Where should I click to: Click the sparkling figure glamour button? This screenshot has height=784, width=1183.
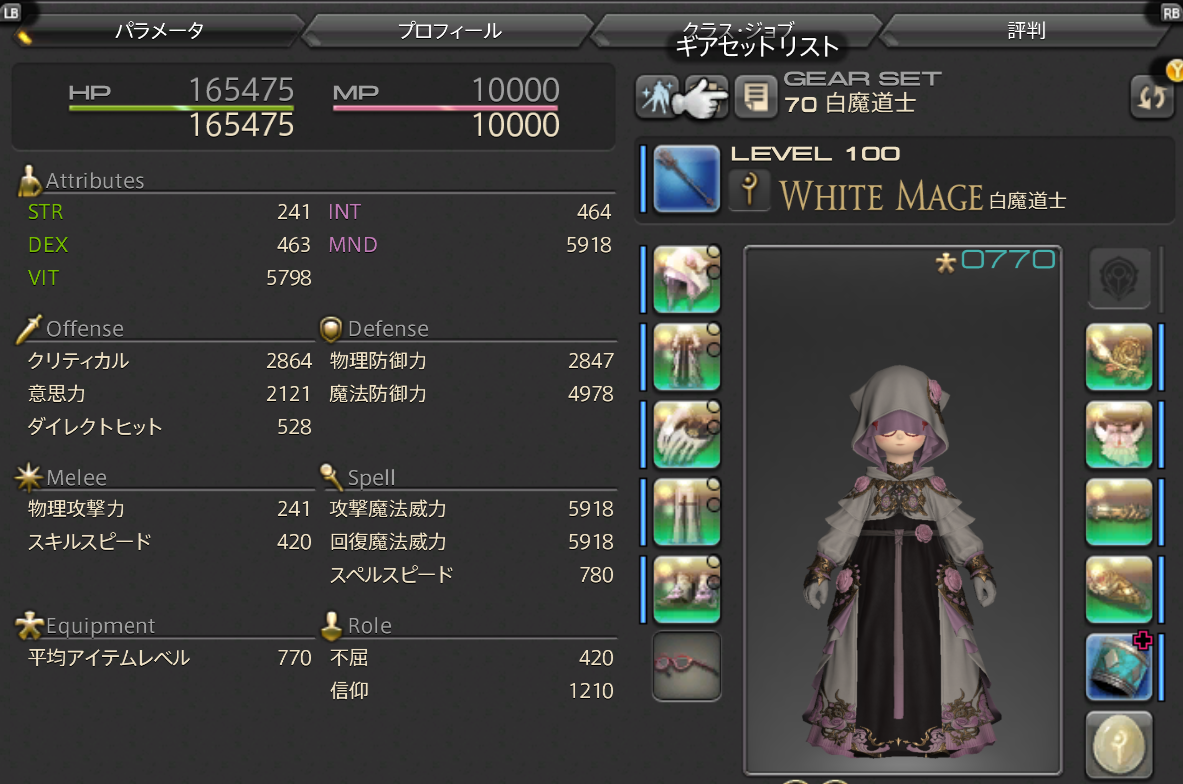(656, 98)
